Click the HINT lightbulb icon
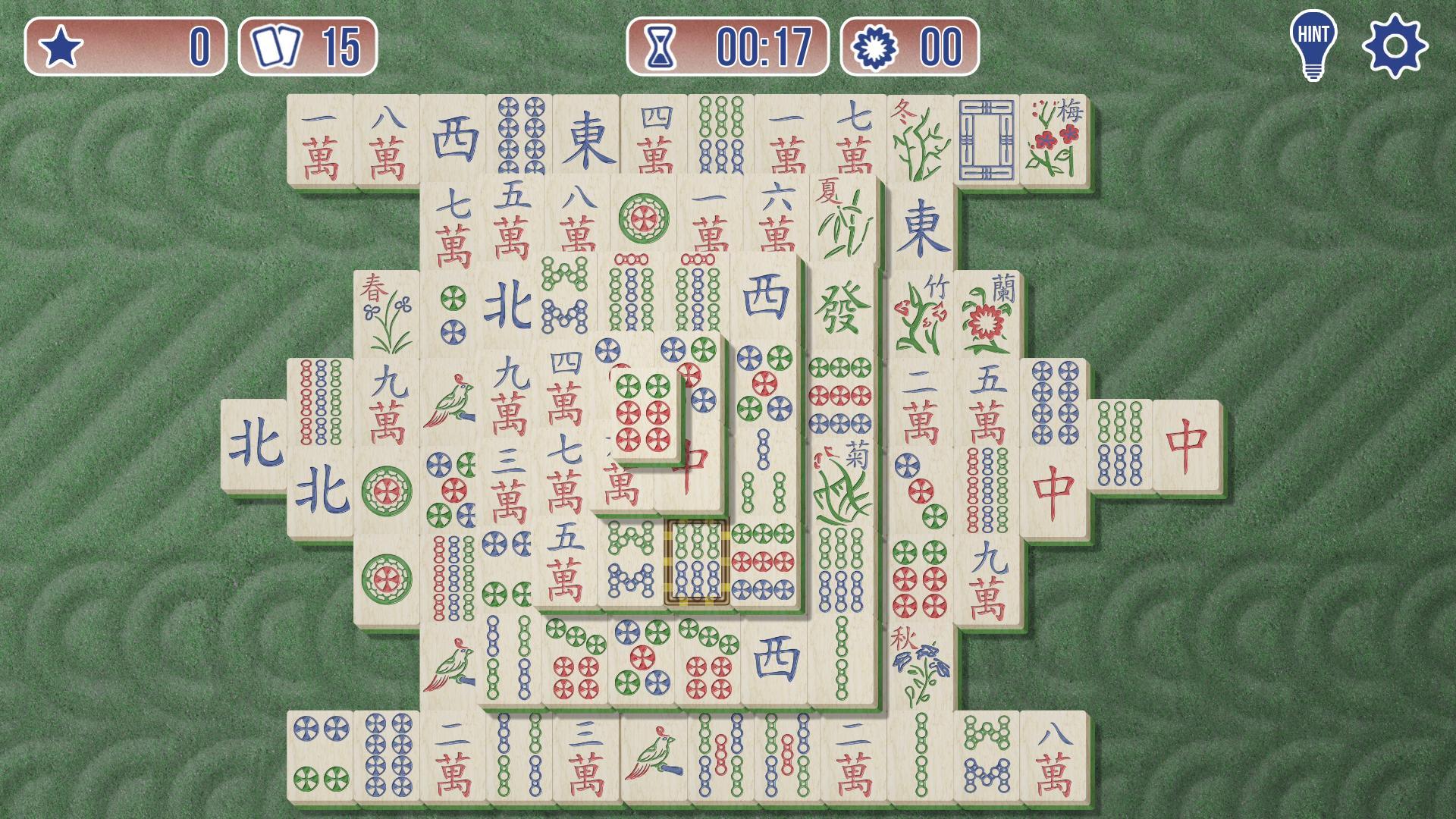The image size is (1456, 819). tap(1313, 44)
